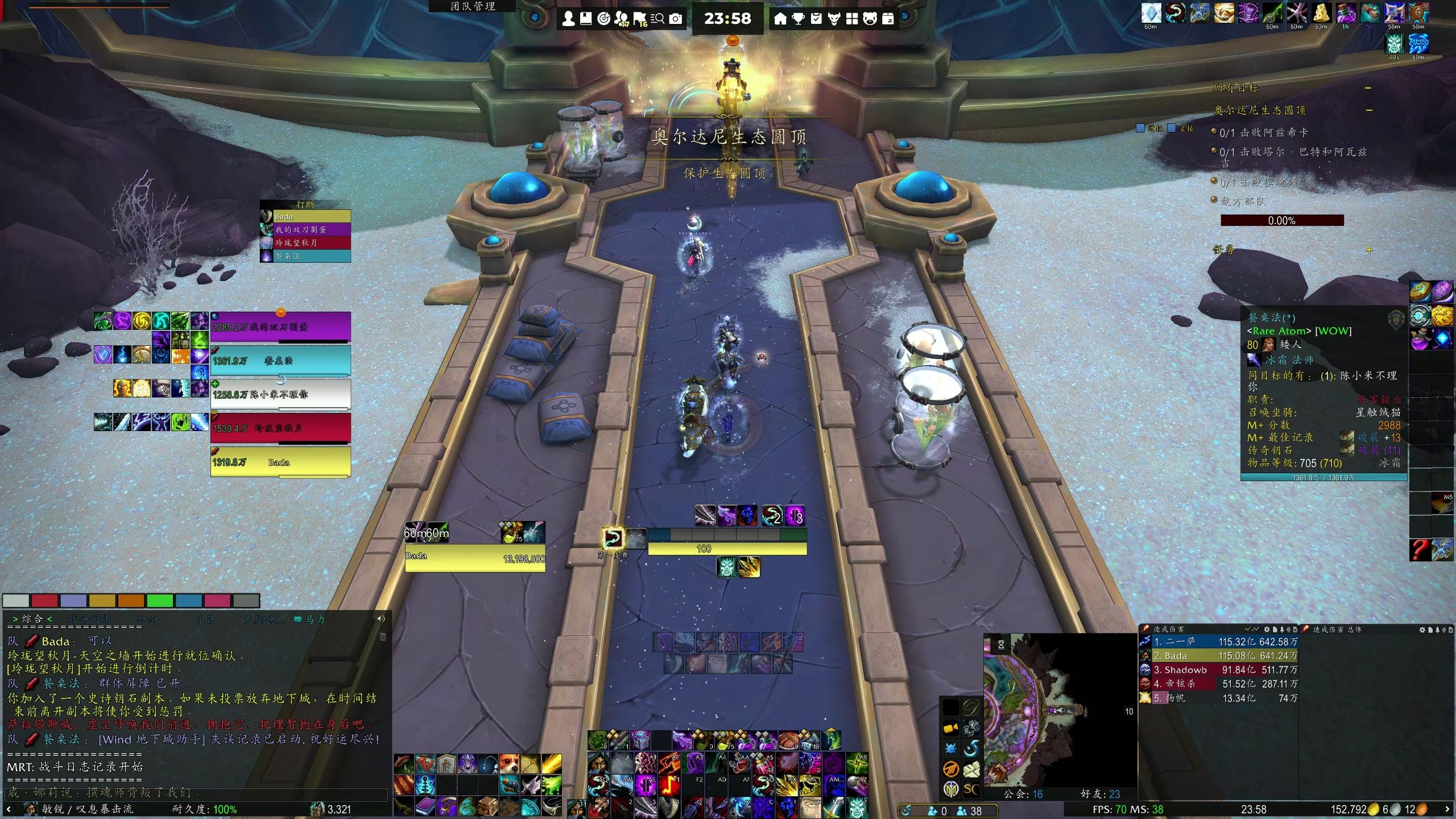This screenshot has height=819, width=1456.
Task: Pick the red color swatch above chat
Action: coord(44,601)
